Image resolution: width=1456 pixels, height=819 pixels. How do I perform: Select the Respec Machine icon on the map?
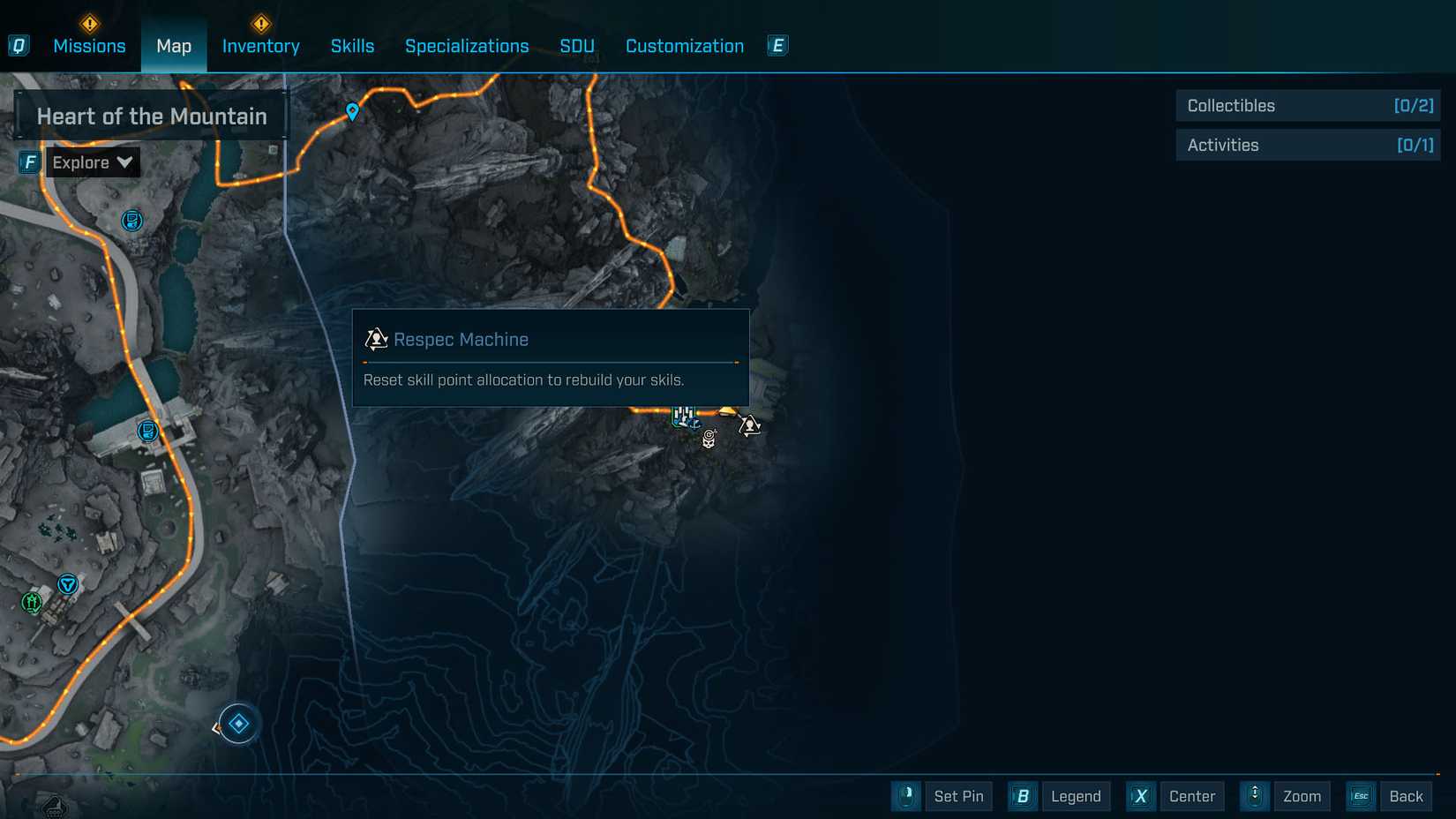click(748, 426)
